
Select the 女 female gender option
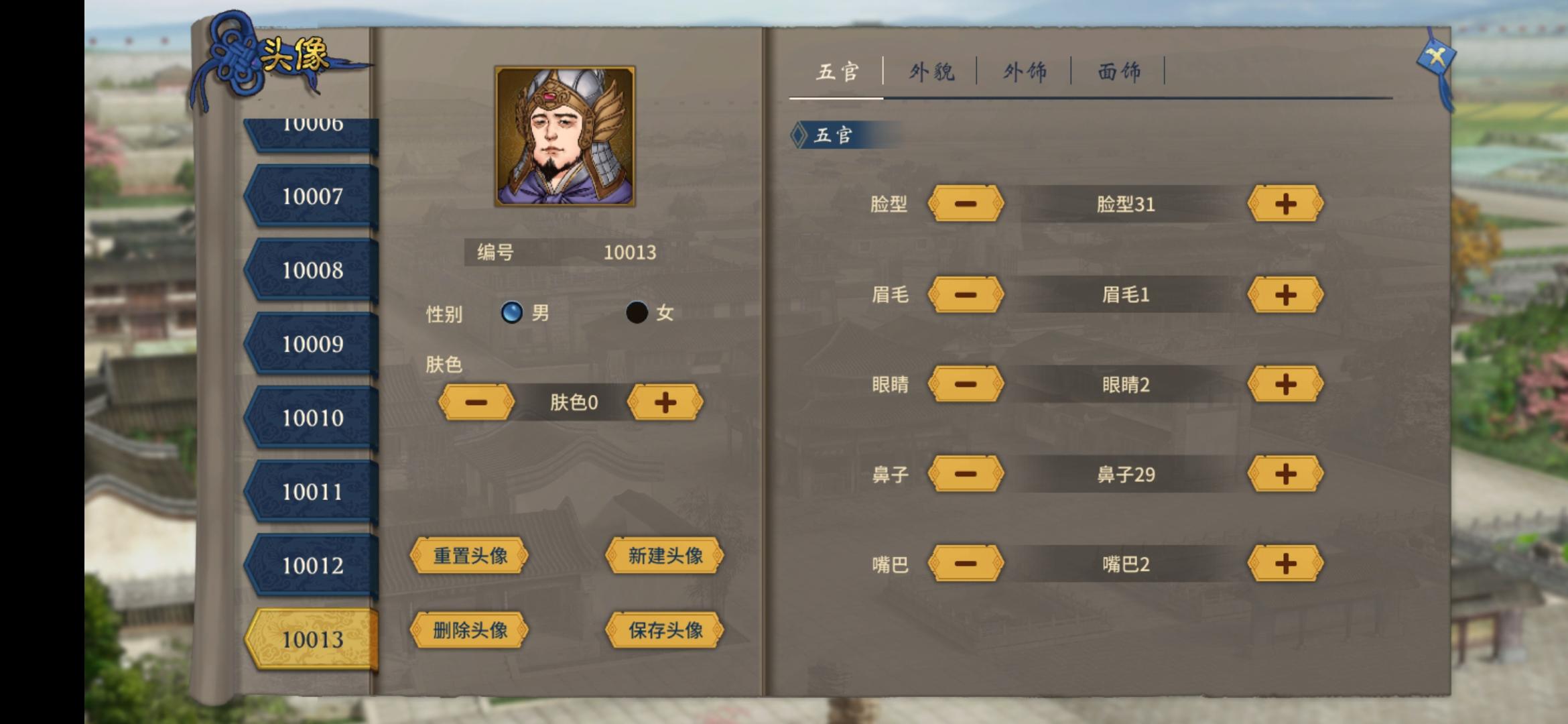(x=637, y=313)
